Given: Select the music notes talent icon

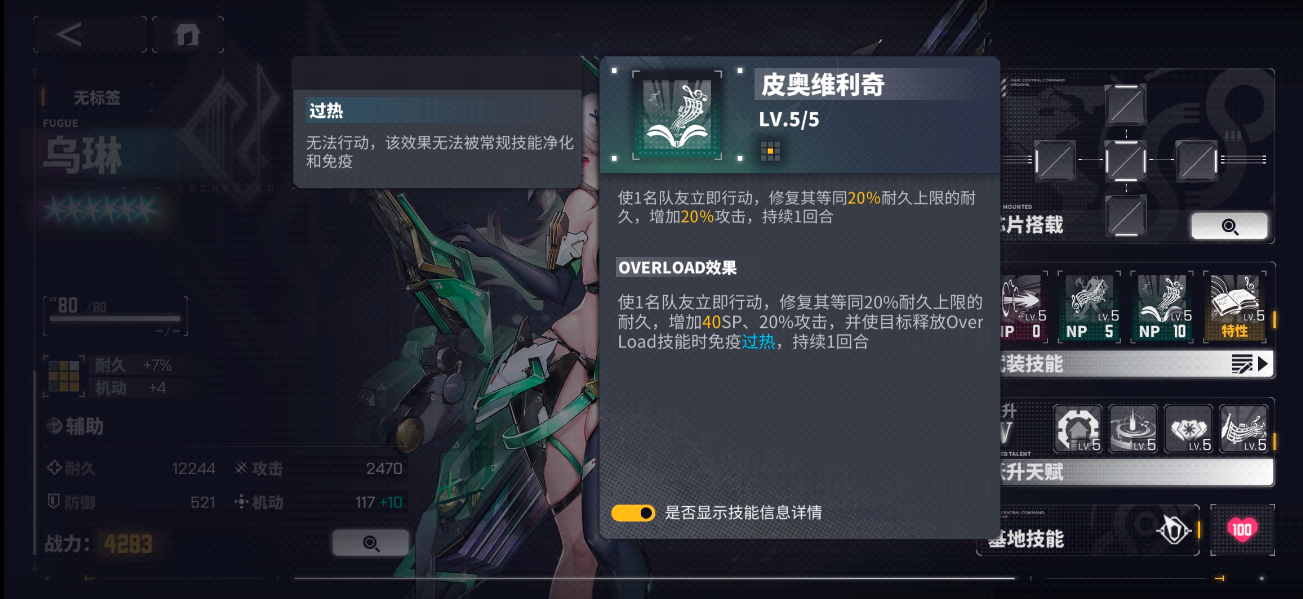Looking at the screenshot, I should coord(1243,429).
